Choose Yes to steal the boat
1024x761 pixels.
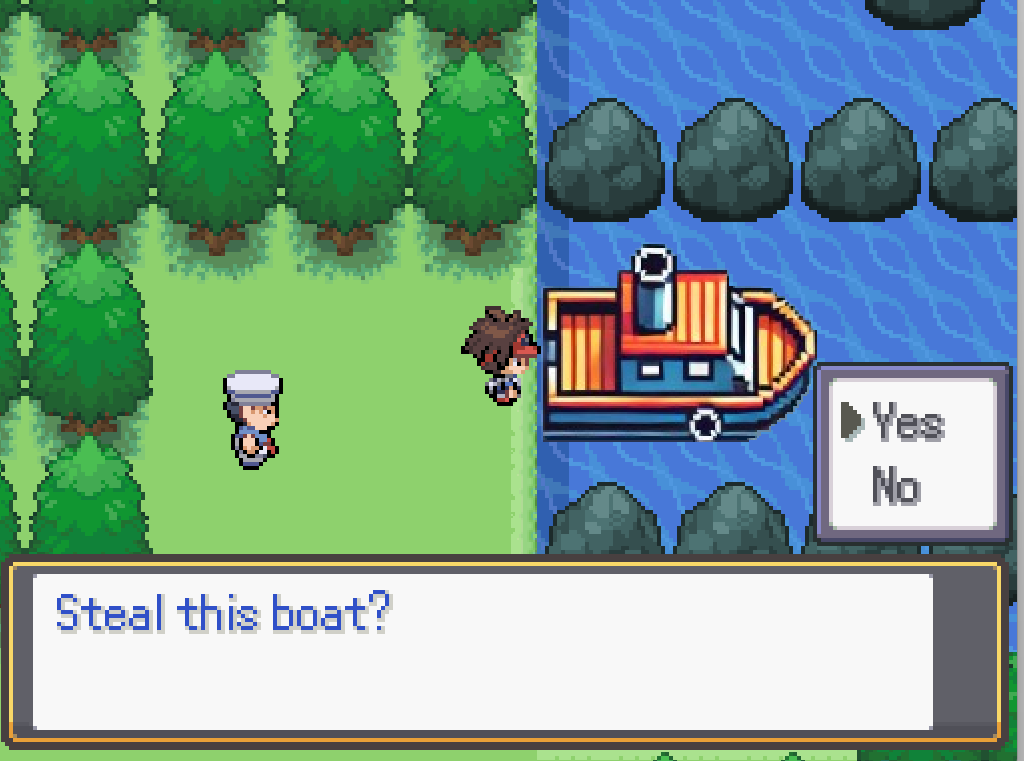point(906,423)
